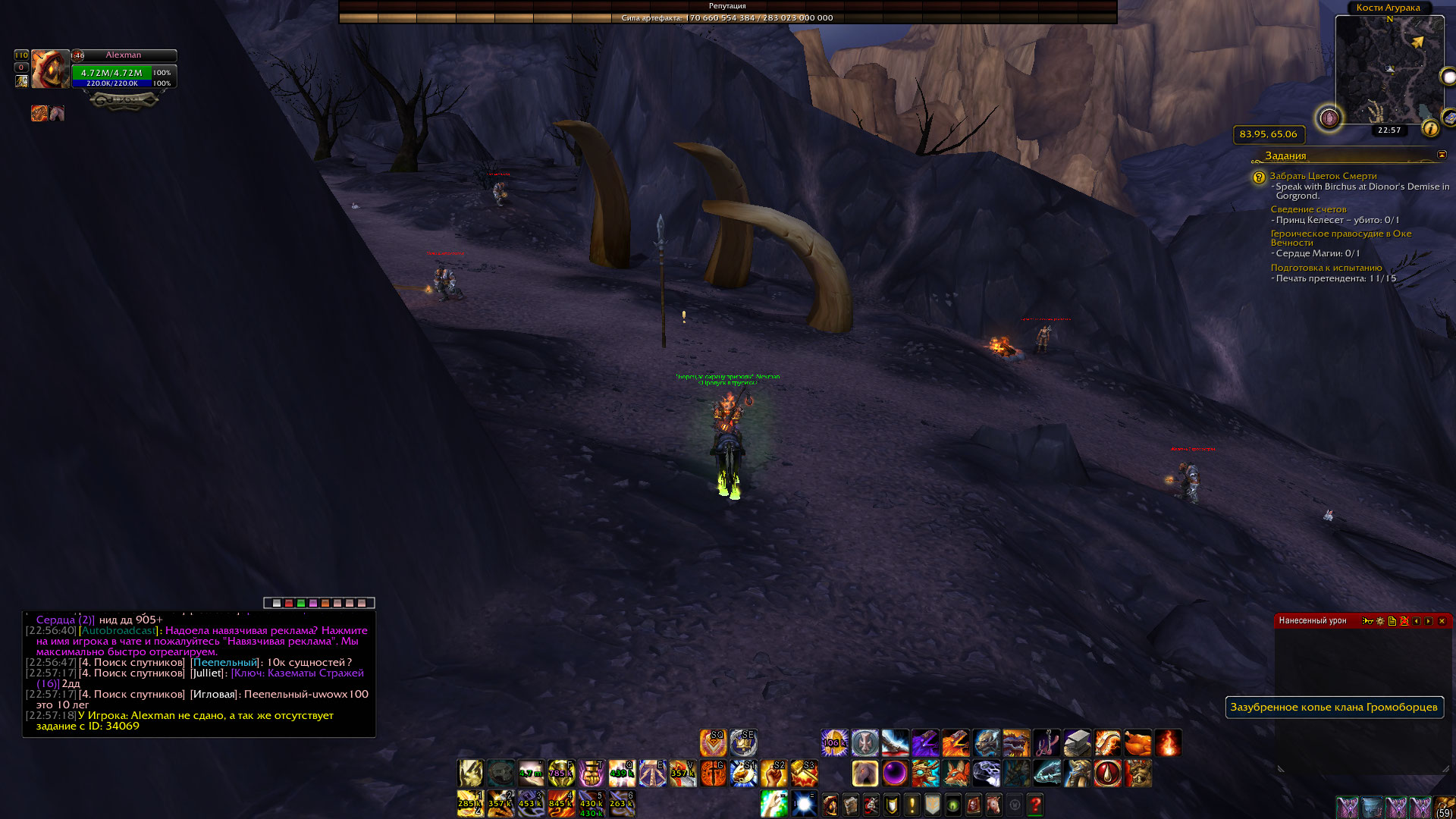Click the yellow exclamation mark micro button

pos(912,804)
